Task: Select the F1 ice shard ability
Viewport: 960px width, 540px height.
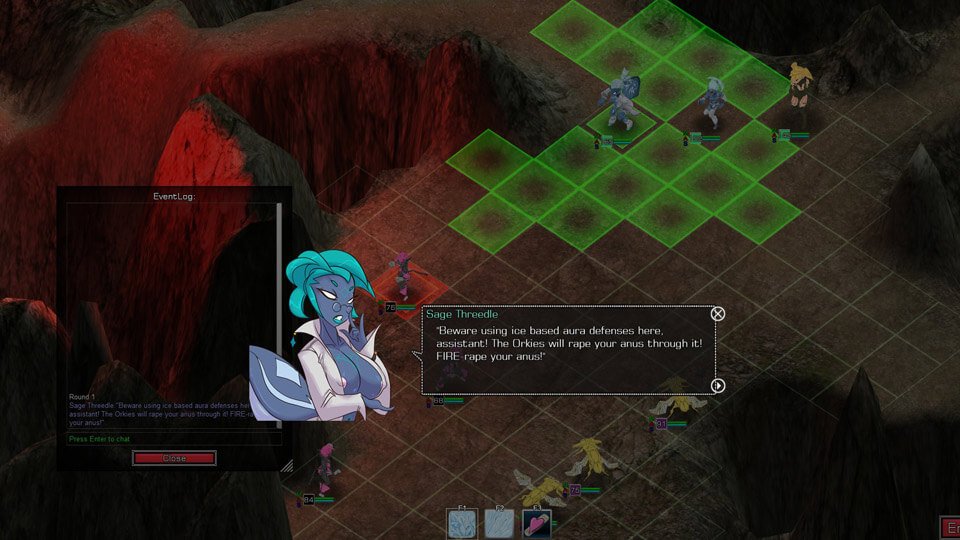Action: [x=463, y=523]
